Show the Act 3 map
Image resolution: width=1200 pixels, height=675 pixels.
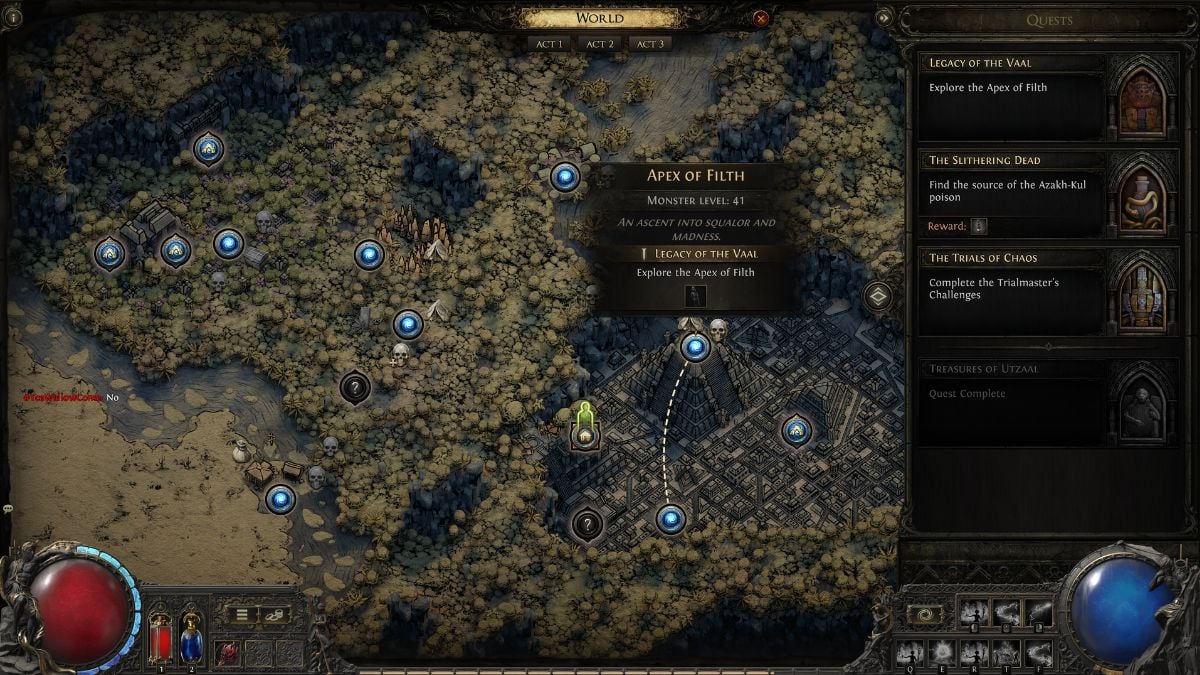click(649, 44)
